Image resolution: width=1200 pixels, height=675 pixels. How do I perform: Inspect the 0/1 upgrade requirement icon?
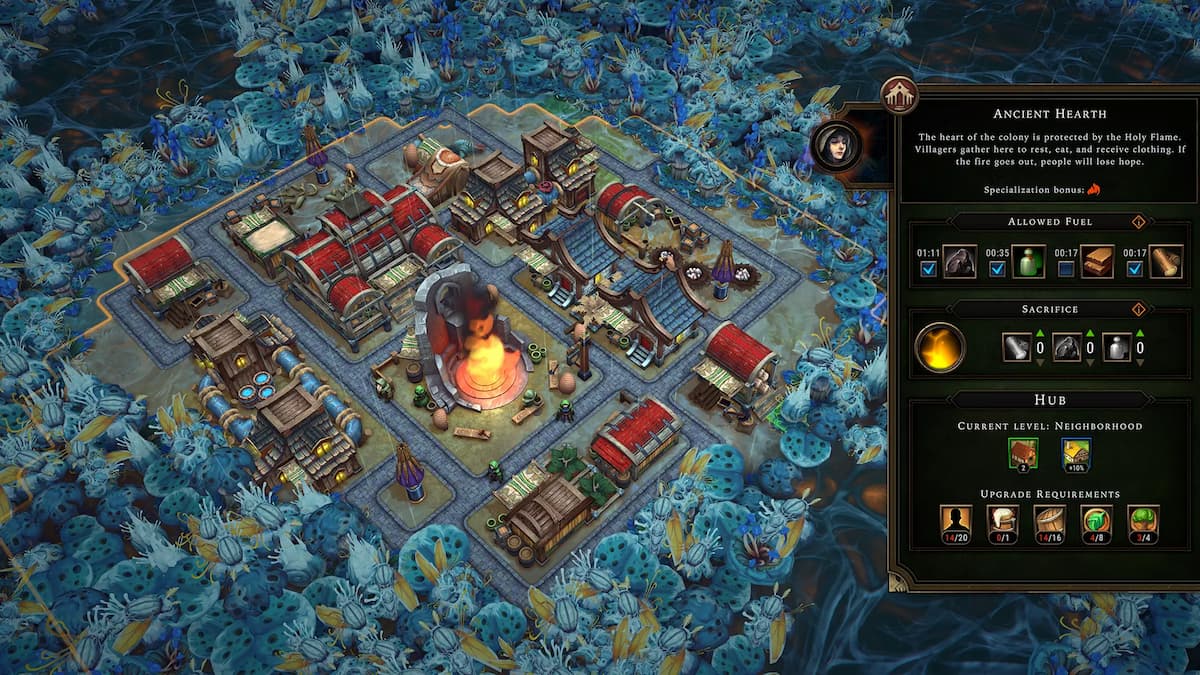pyautogui.click(x=1002, y=524)
